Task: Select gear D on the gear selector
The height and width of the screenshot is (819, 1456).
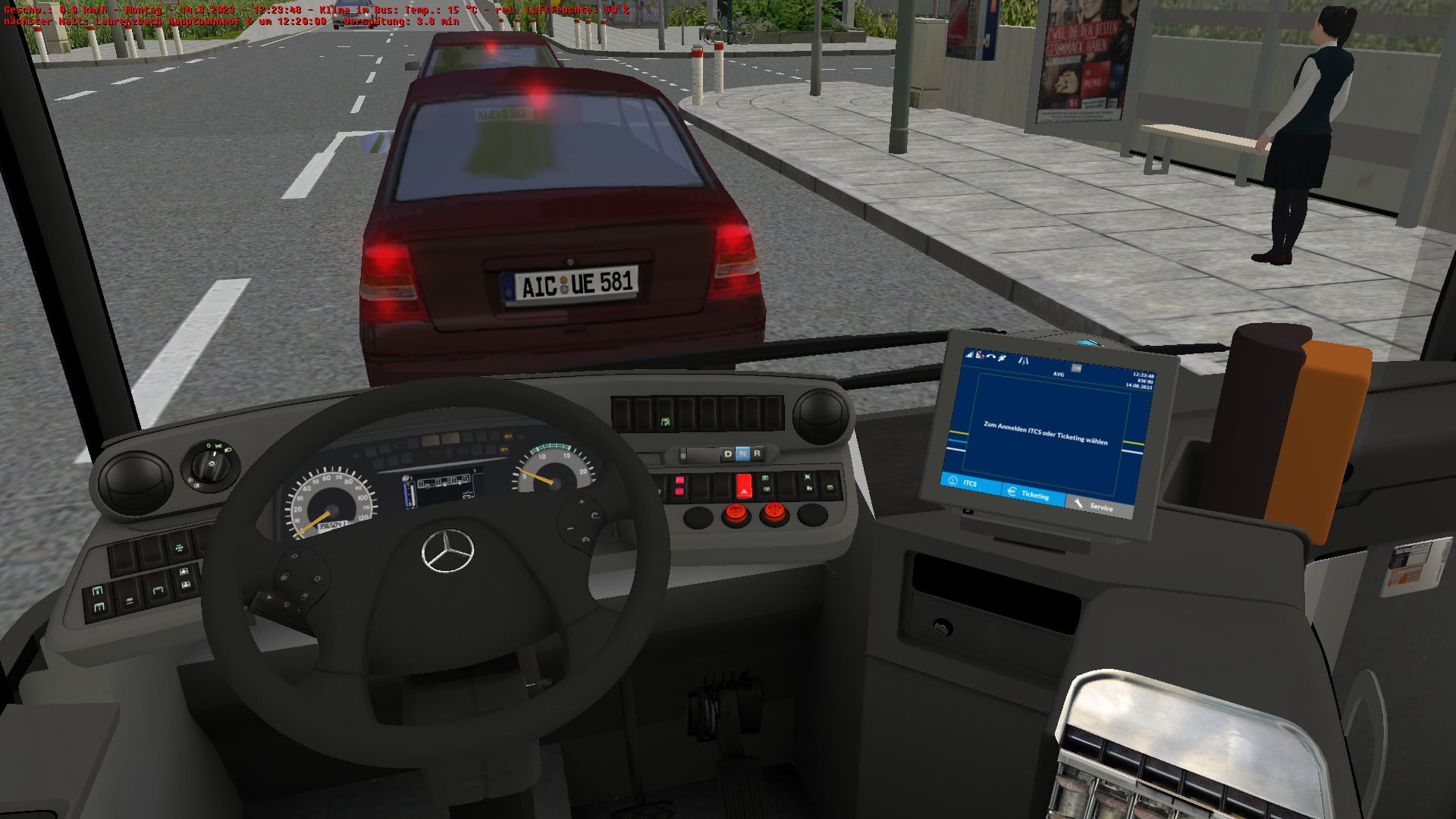Action: [728, 454]
